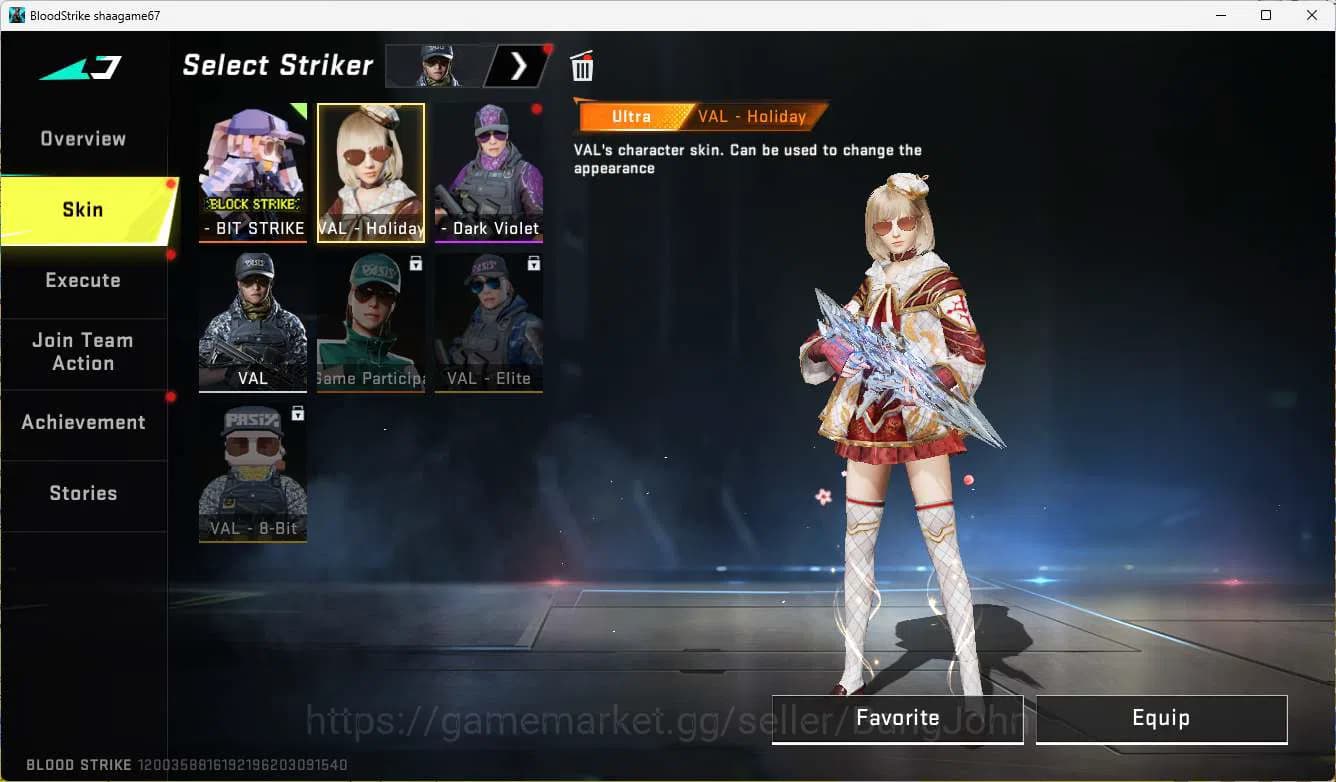Expand the striker selector with the chevron arrow
Screen dimensions: 1336x782
pyautogui.click(x=519, y=65)
